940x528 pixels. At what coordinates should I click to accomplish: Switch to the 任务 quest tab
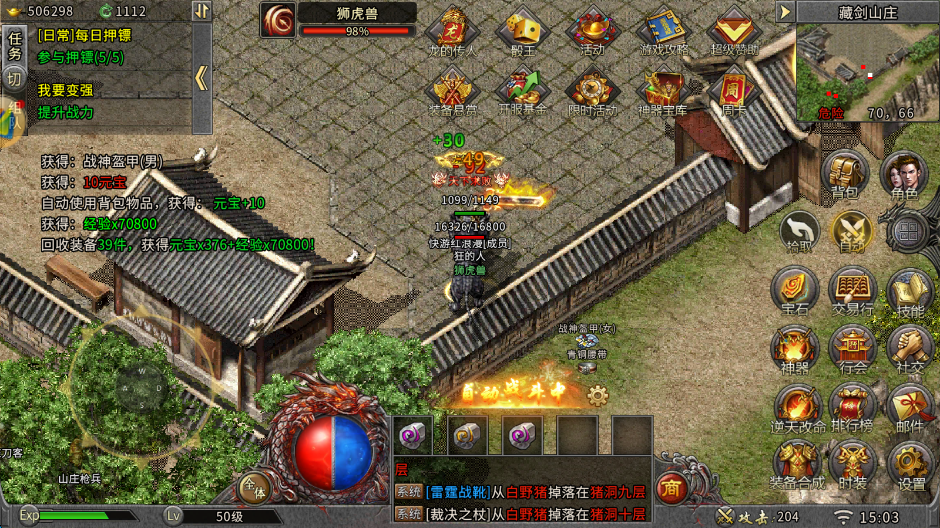14,44
